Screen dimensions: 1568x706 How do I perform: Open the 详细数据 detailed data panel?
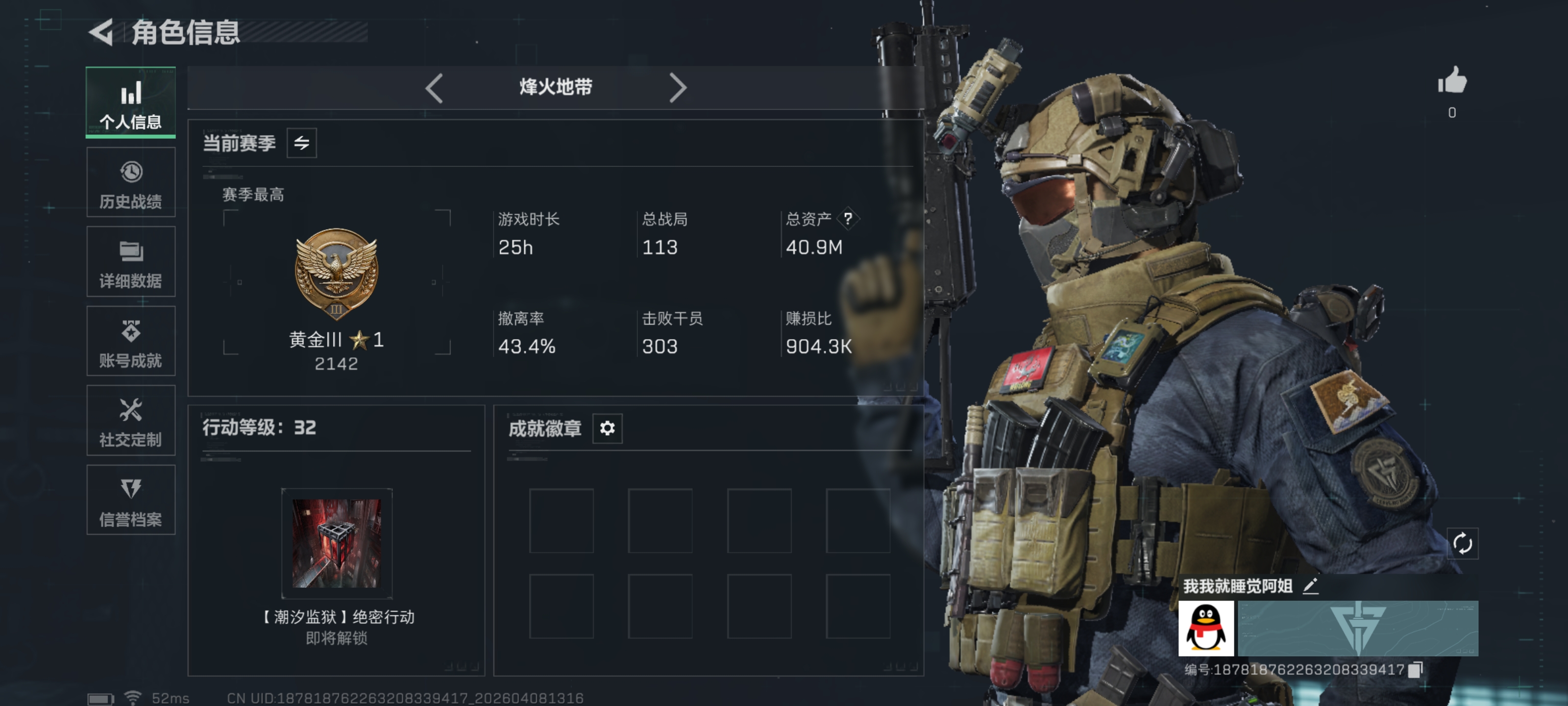coord(130,261)
